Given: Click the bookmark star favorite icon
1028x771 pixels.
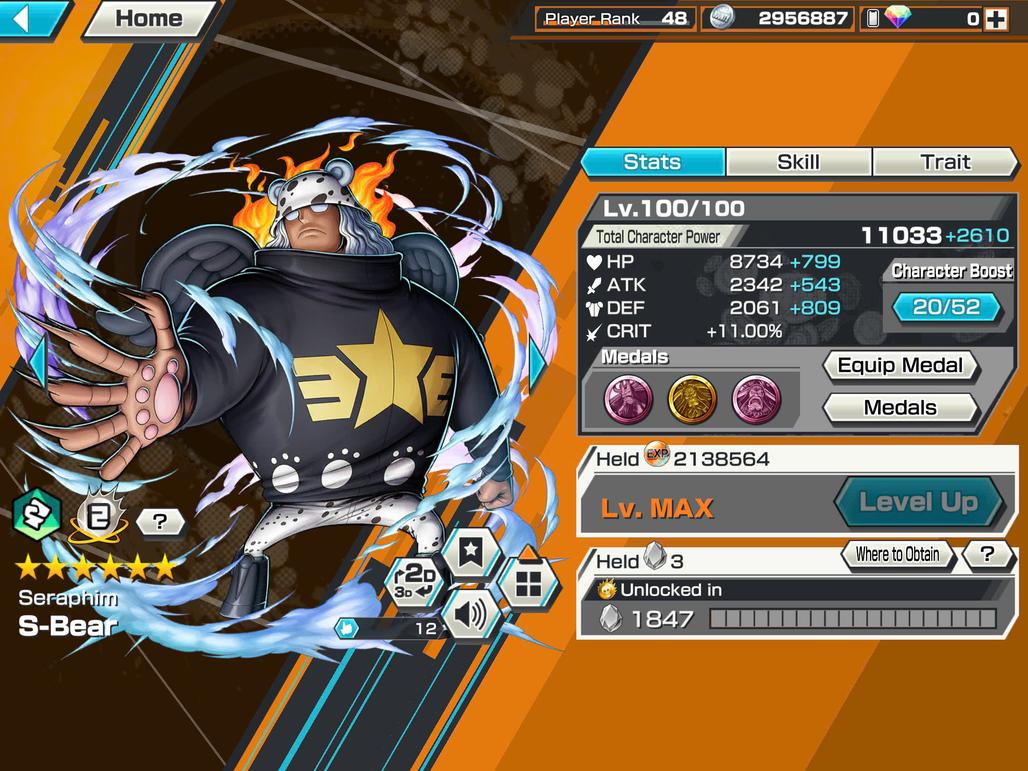Looking at the screenshot, I should coord(471,549).
